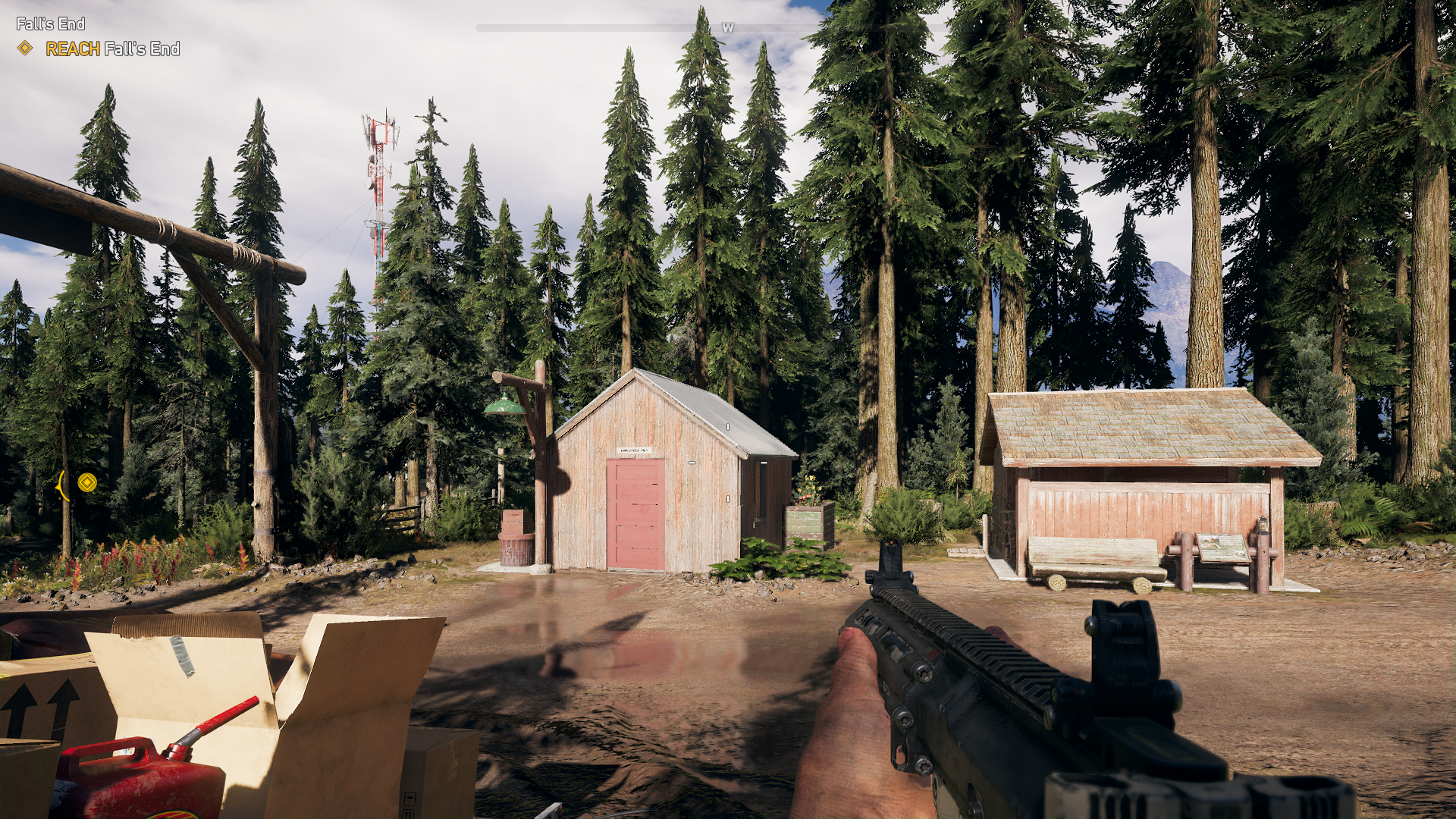Click the yellow objective waypoint marker
Screen dimensions: 1456x819
(x=87, y=482)
